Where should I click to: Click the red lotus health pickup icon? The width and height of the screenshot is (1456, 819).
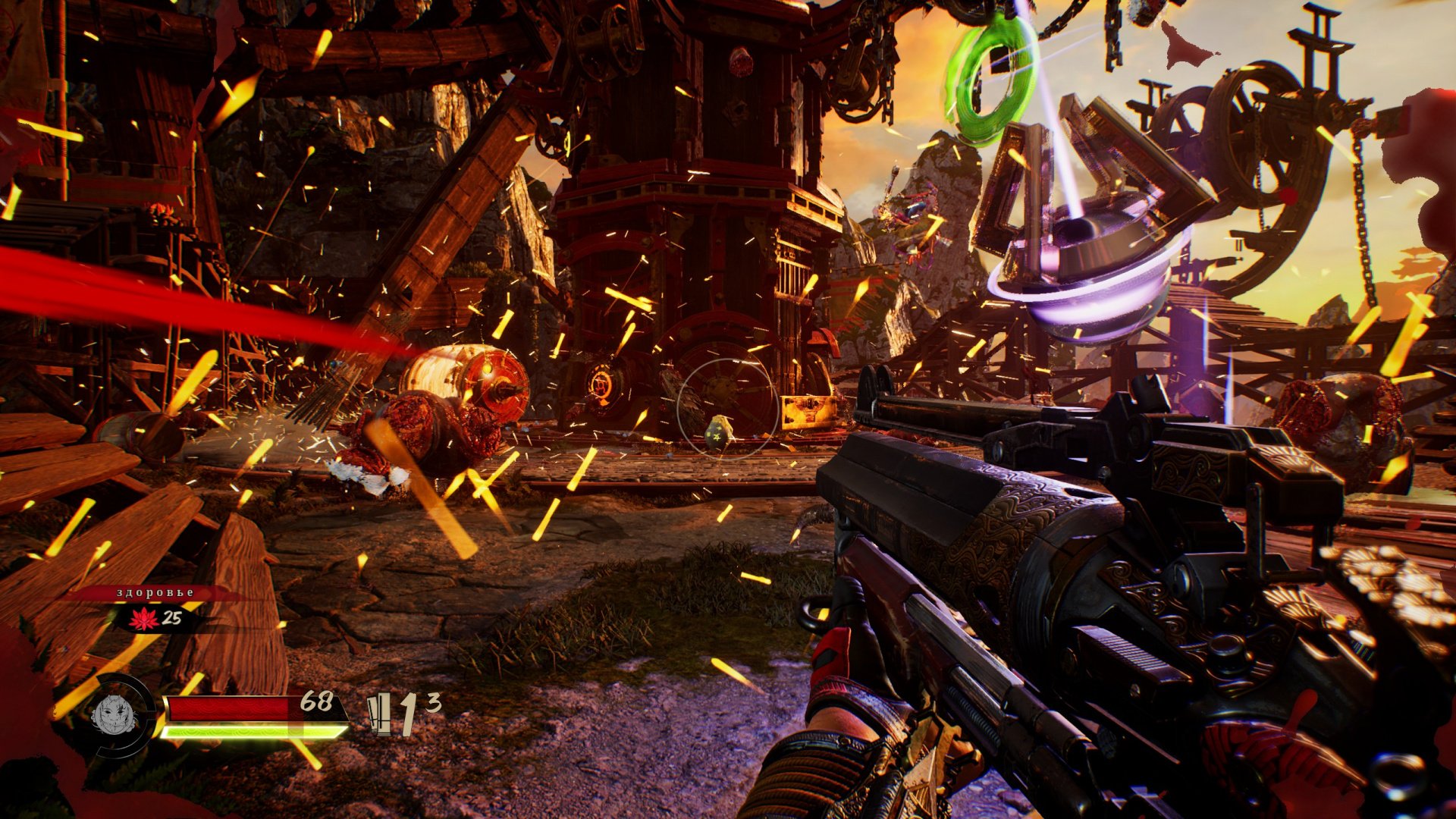click(x=143, y=619)
